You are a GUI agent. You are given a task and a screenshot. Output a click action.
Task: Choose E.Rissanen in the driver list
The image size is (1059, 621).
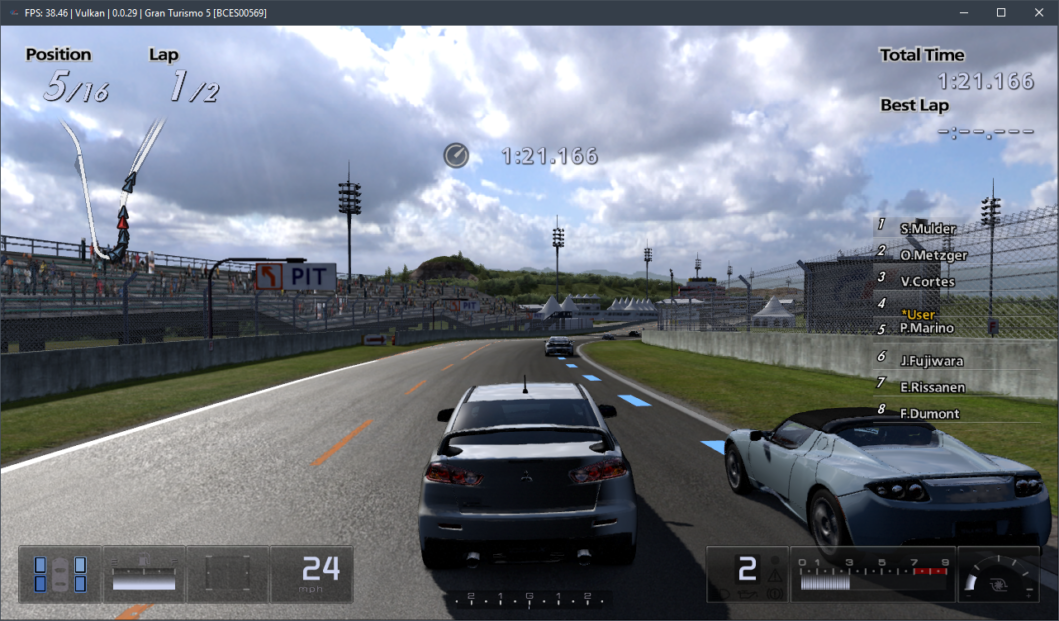[x=931, y=386]
